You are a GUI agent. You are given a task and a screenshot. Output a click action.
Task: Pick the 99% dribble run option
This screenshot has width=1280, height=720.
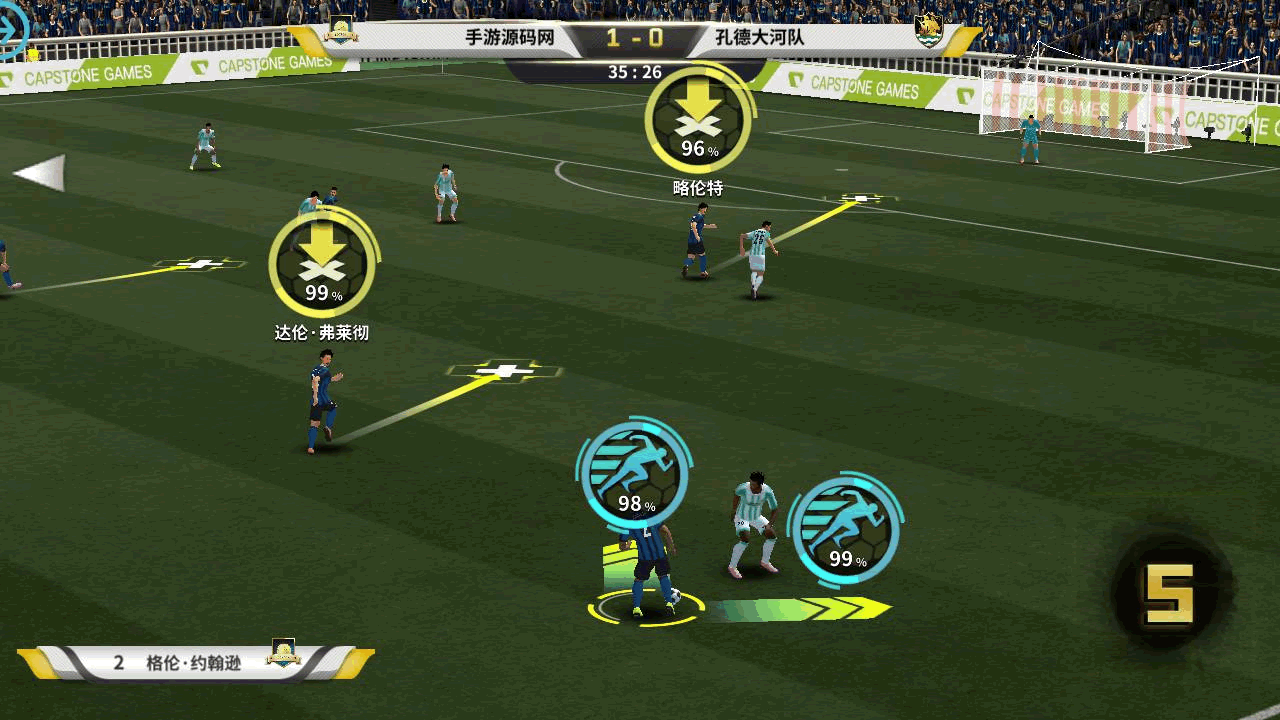click(x=845, y=530)
